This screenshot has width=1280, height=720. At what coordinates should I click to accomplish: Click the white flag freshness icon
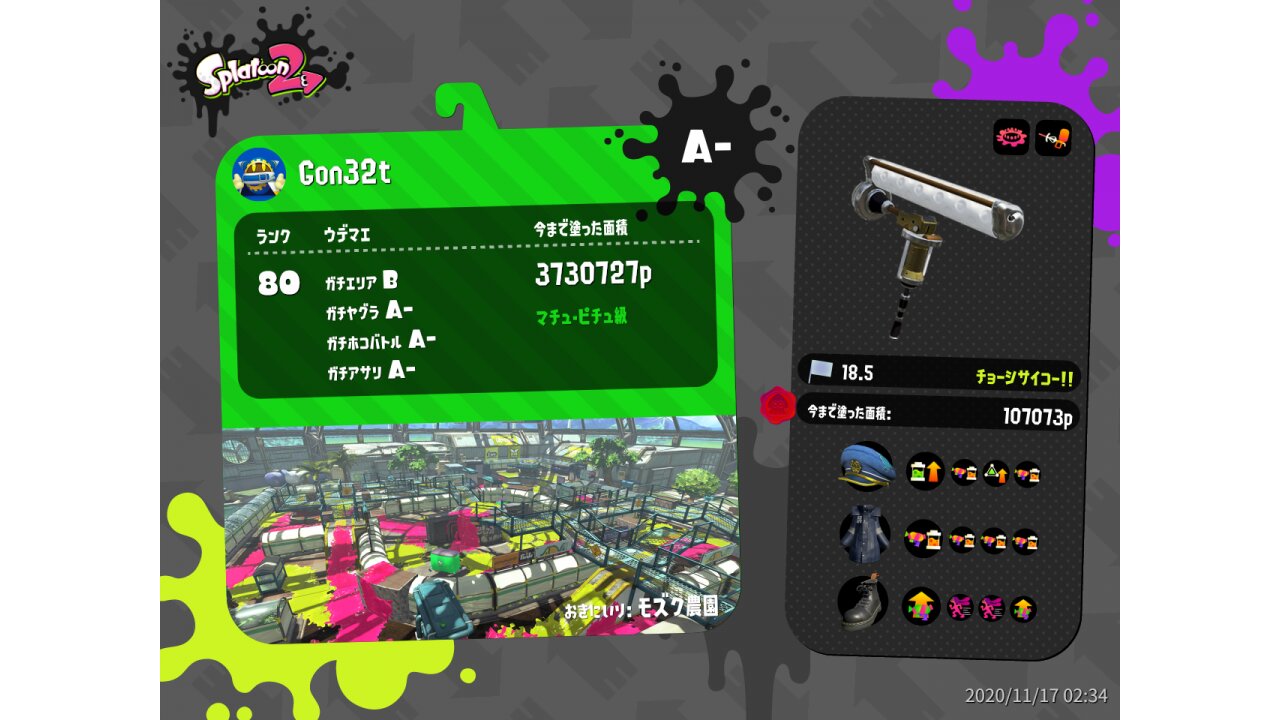click(822, 372)
